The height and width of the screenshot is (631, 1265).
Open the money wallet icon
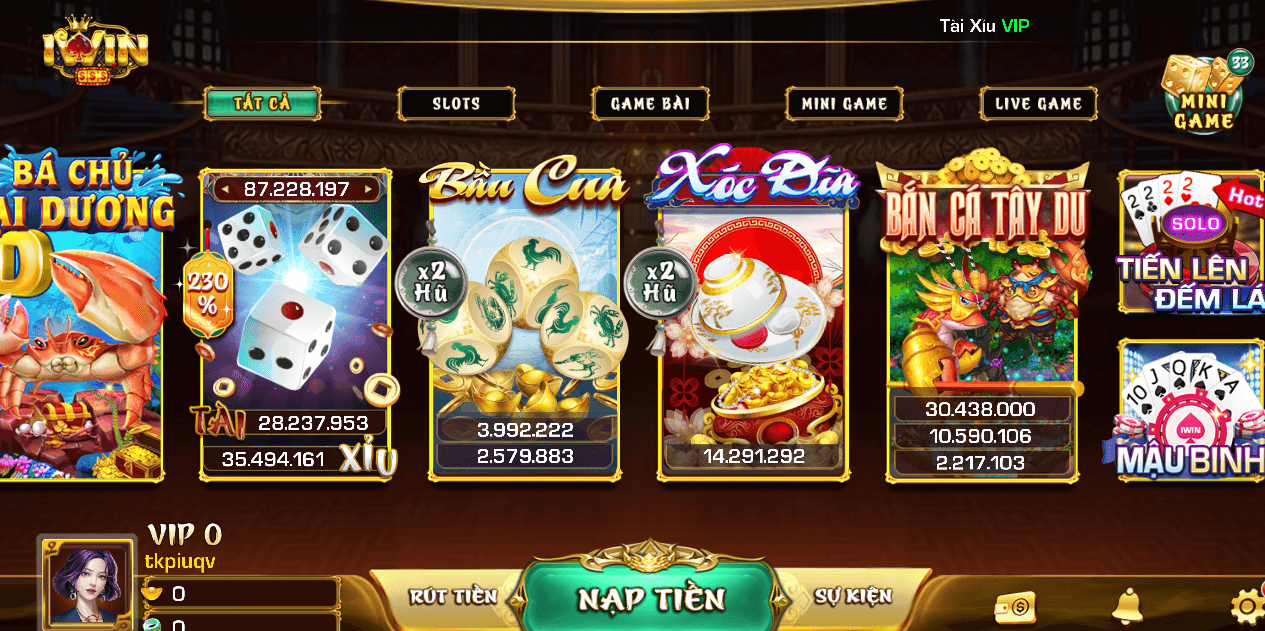click(x=1015, y=606)
